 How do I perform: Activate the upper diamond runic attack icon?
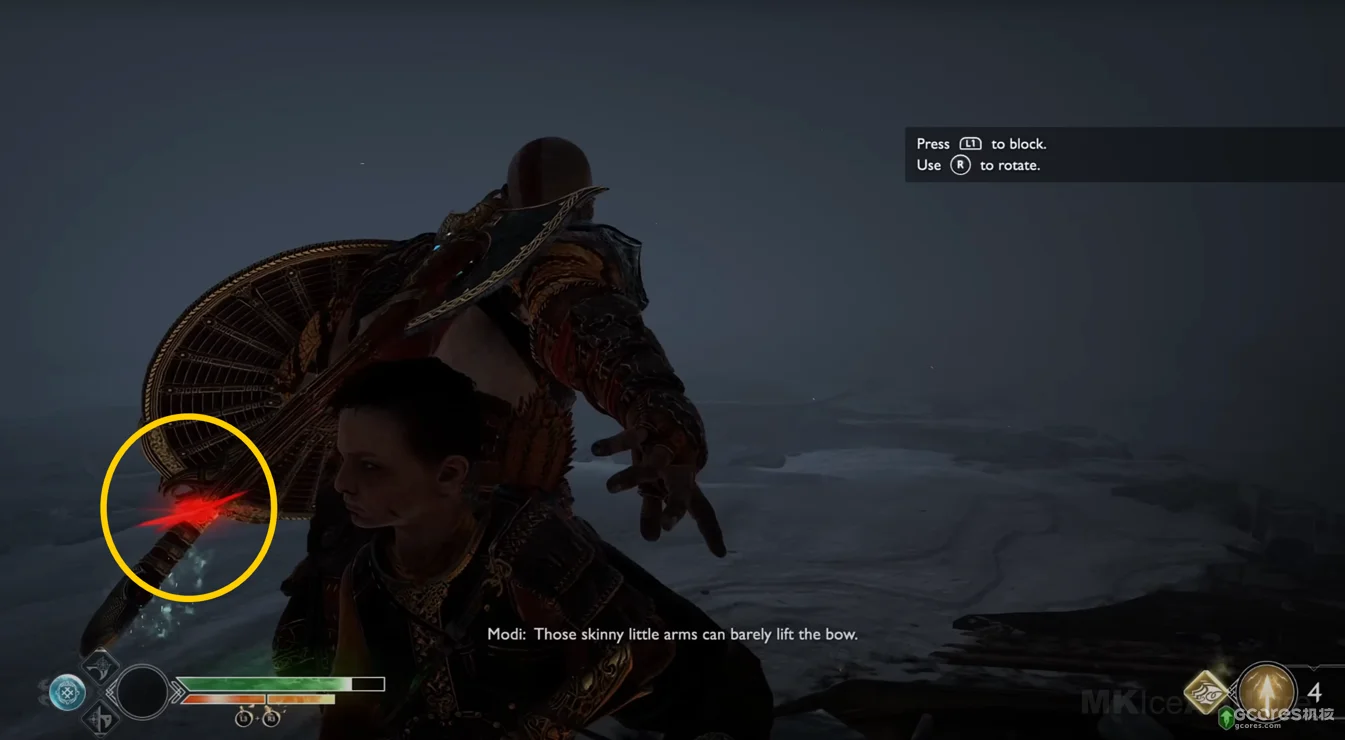pos(100,665)
